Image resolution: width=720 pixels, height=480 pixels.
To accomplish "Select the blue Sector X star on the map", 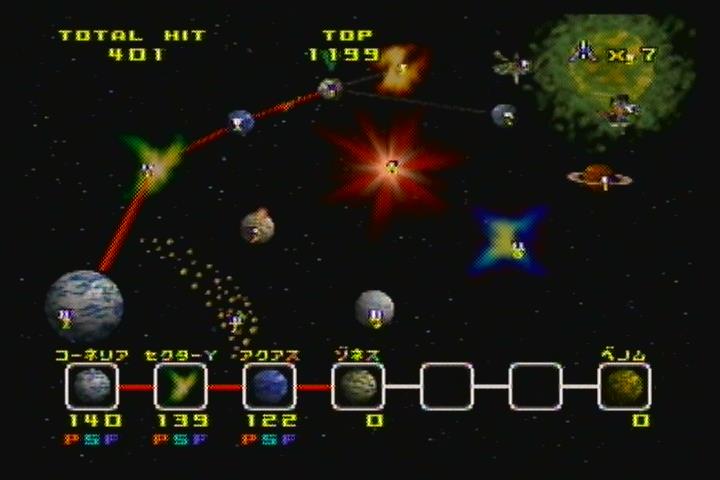I will (x=510, y=241).
